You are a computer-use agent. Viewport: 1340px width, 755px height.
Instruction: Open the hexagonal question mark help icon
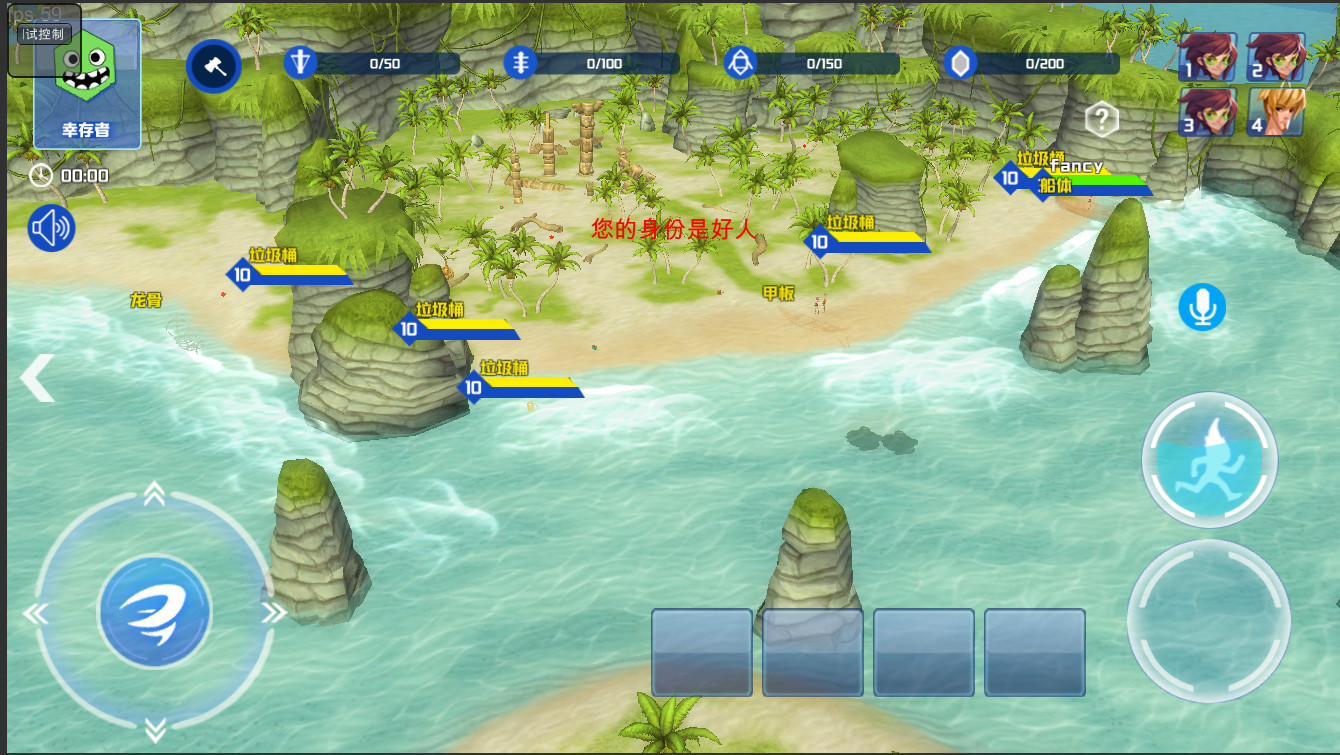click(1100, 120)
